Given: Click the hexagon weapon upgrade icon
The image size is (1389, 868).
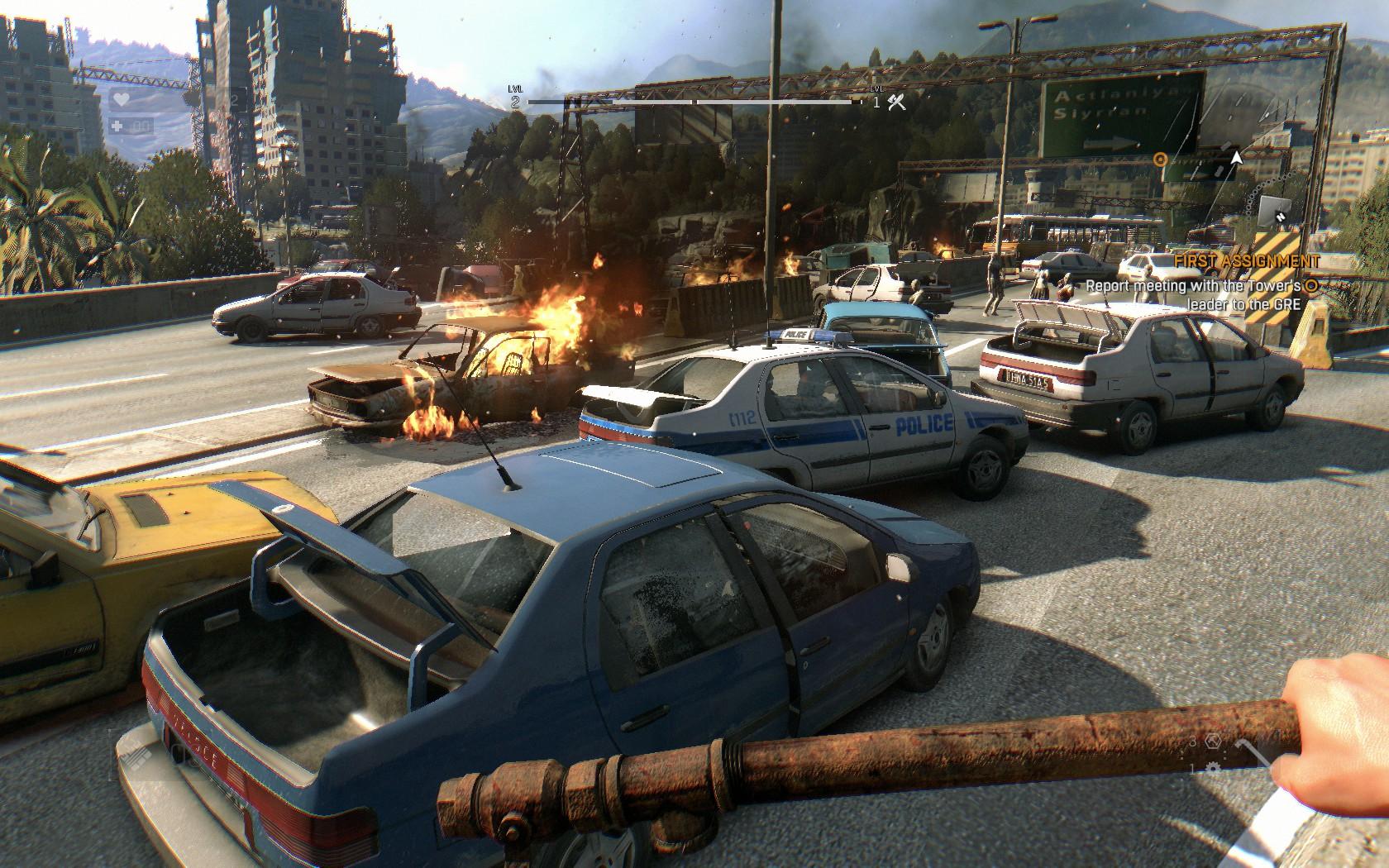Looking at the screenshot, I should coord(1214,742).
